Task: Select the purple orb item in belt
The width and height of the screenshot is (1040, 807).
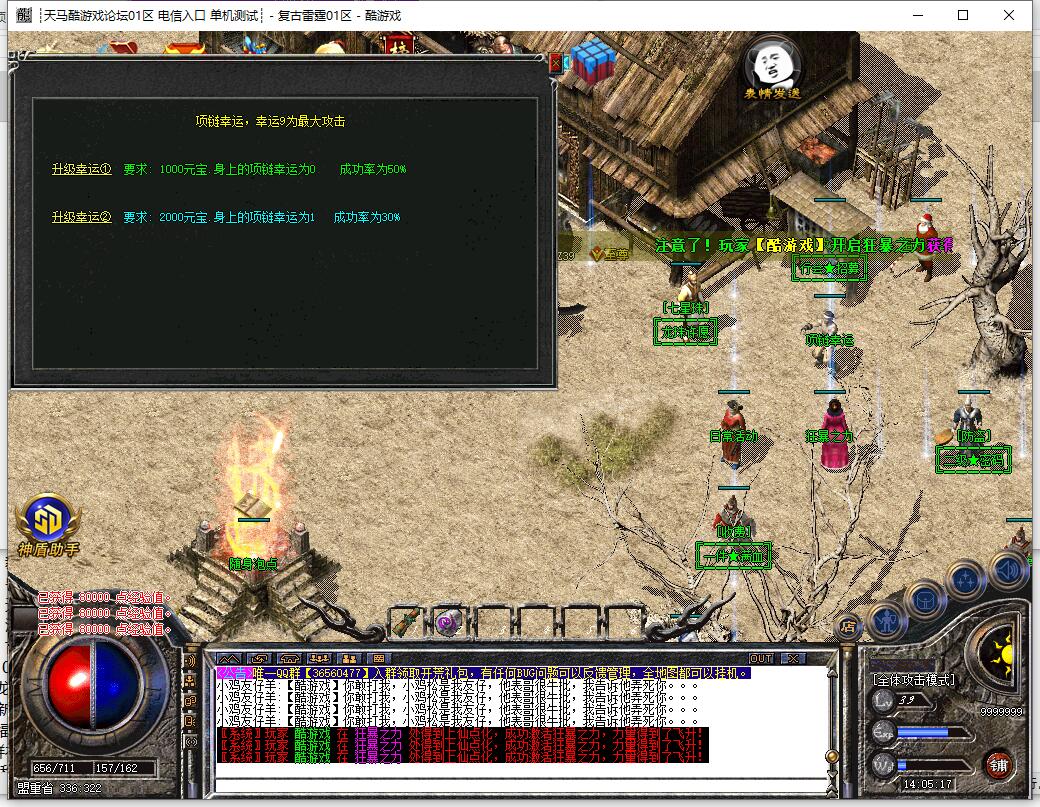Action: click(x=447, y=622)
